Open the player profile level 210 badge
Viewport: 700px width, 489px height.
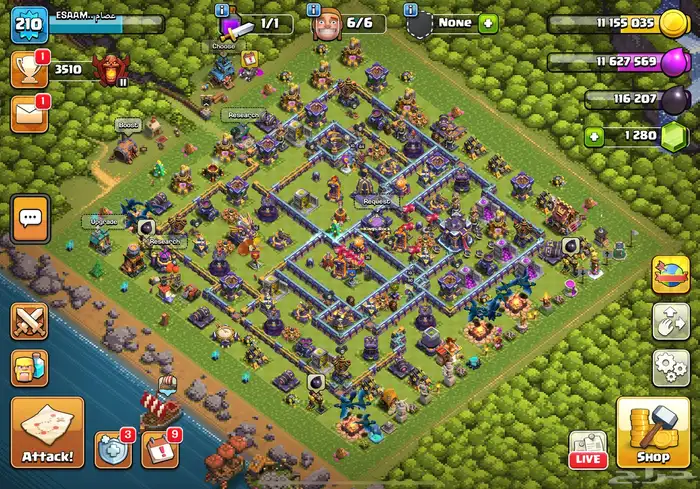click(x=28, y=23)
